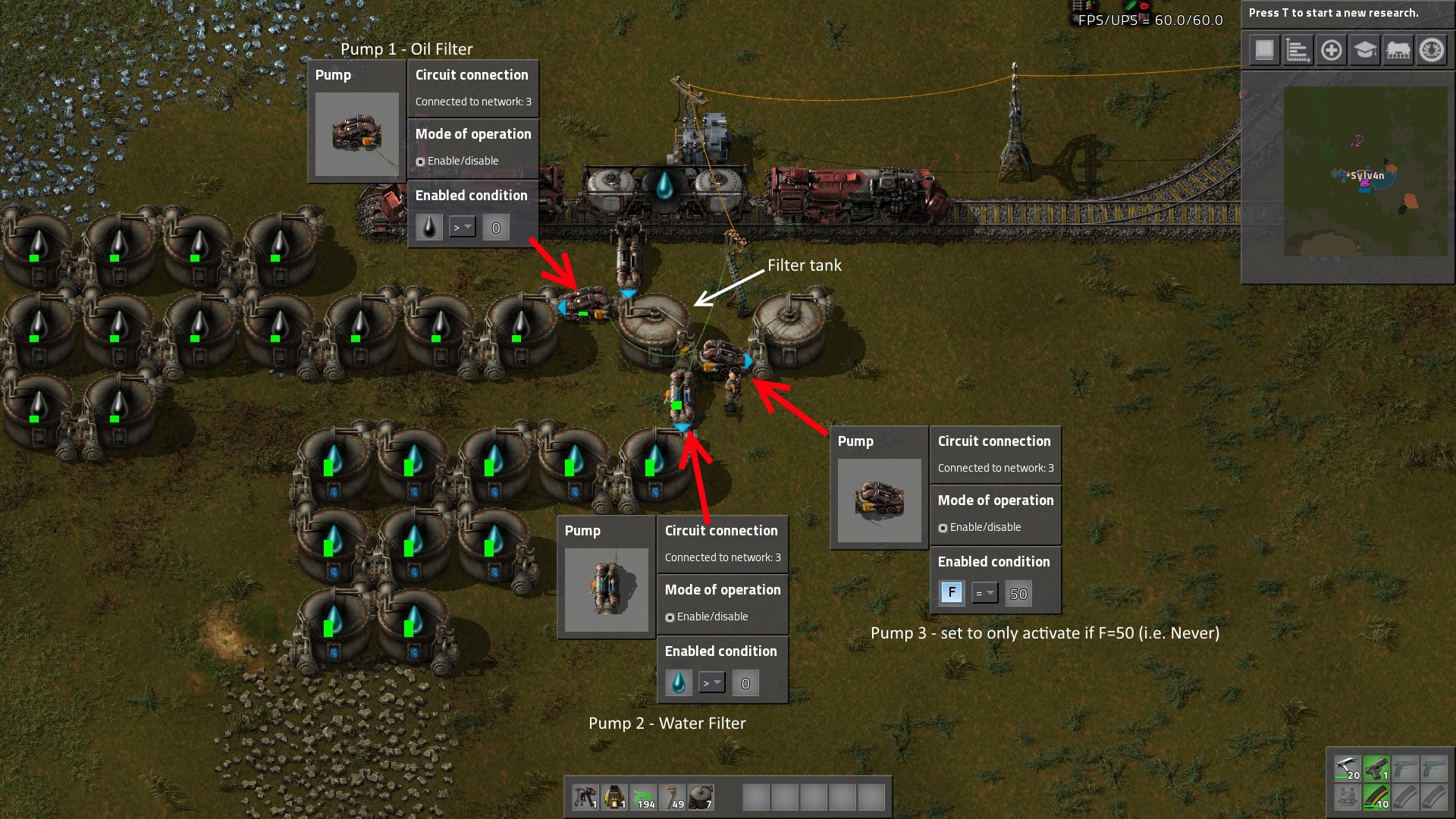
Task: Pick the electric pole stack of 49
Action: click(x=673, y=797)
